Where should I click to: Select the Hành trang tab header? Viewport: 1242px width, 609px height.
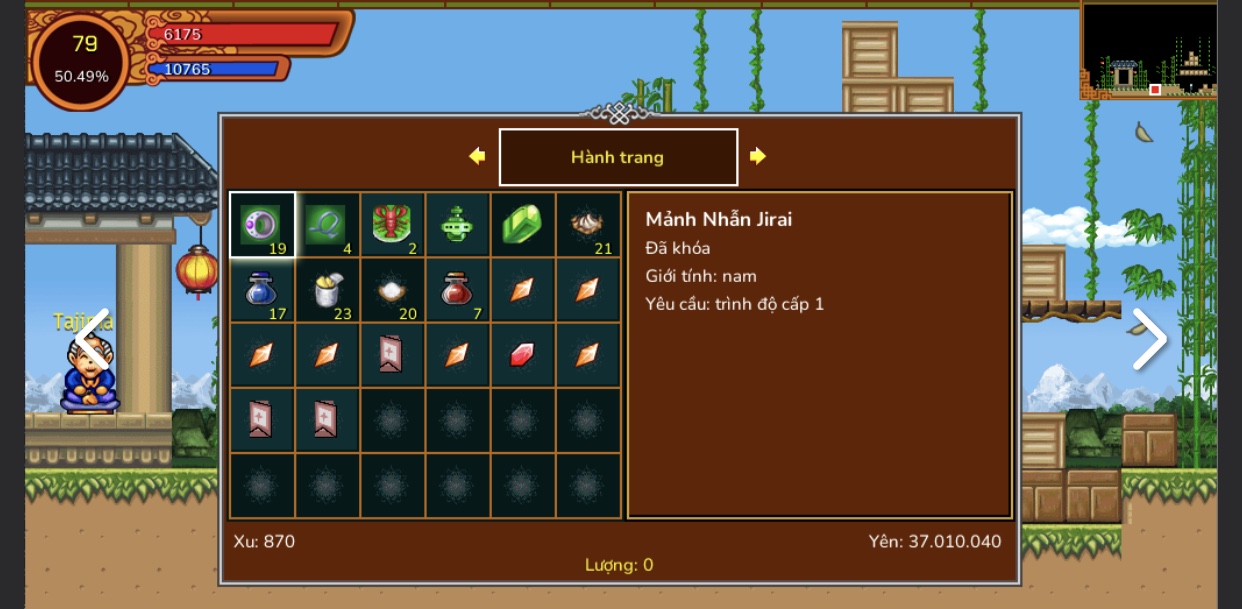(x=618, y=157)
